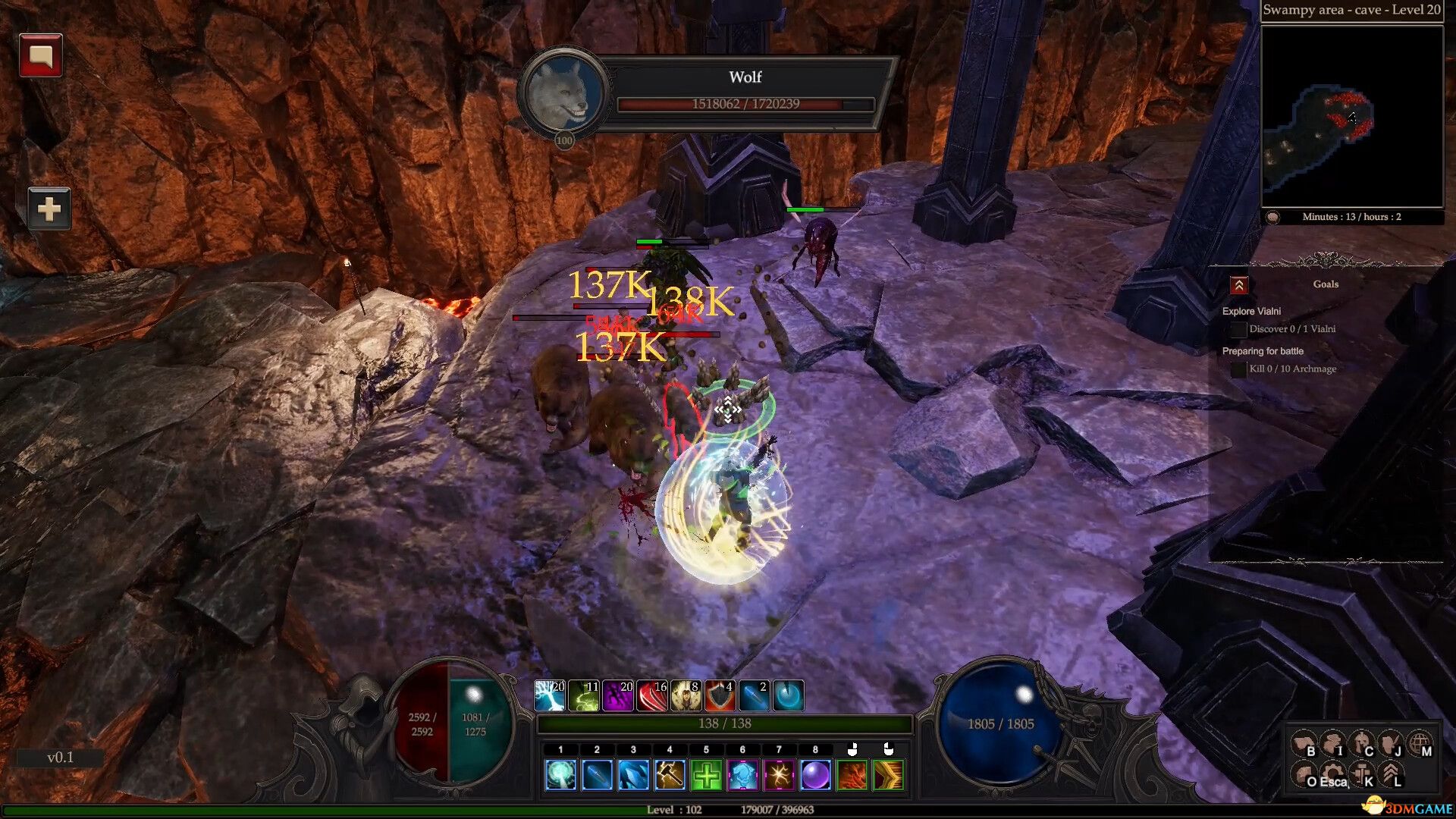Open the red chat speech-bubble button
This screenshot has width=1456, height=819.
tap(40, 55)
